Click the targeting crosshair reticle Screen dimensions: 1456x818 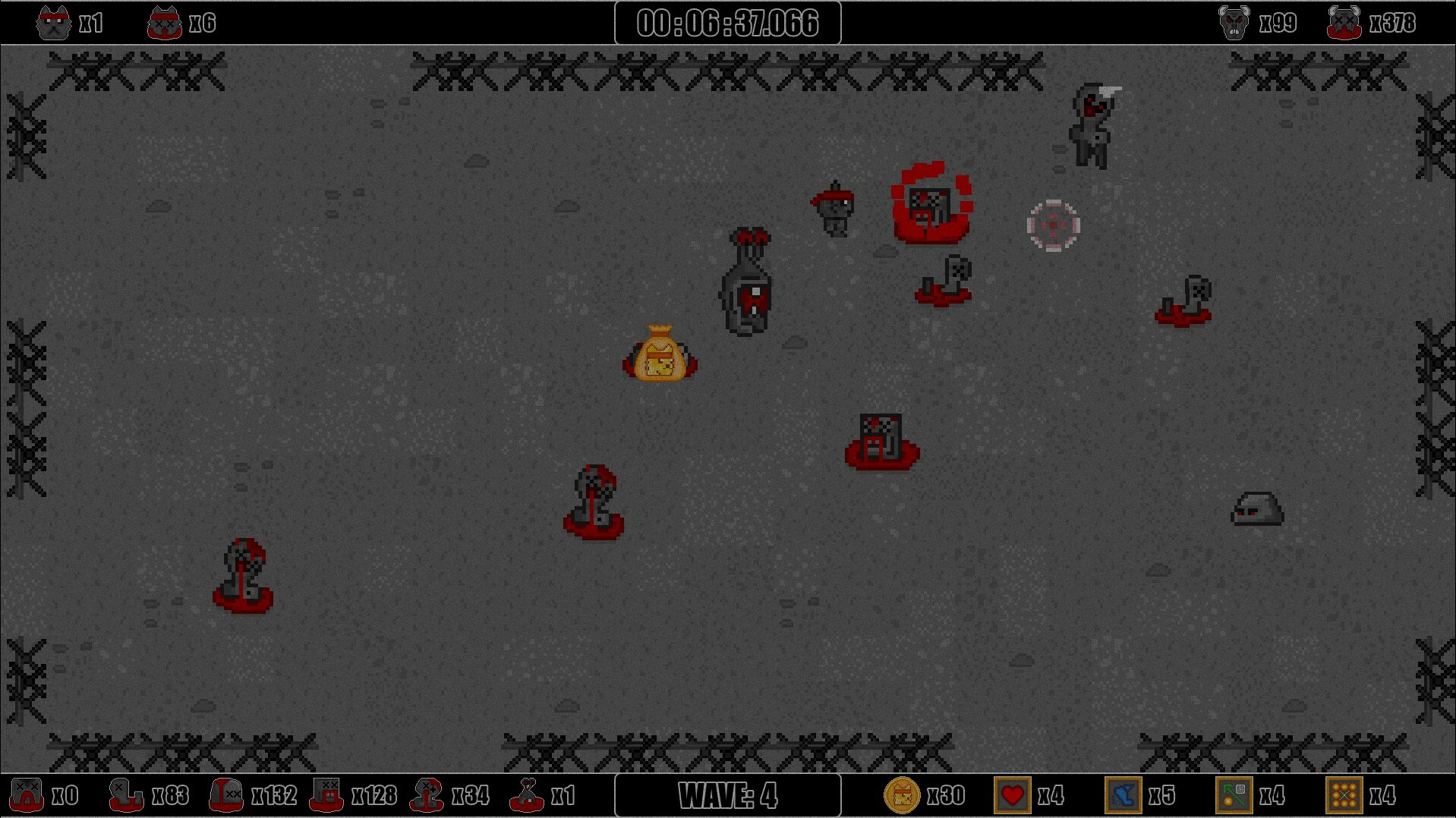(x=1053, y=224)
